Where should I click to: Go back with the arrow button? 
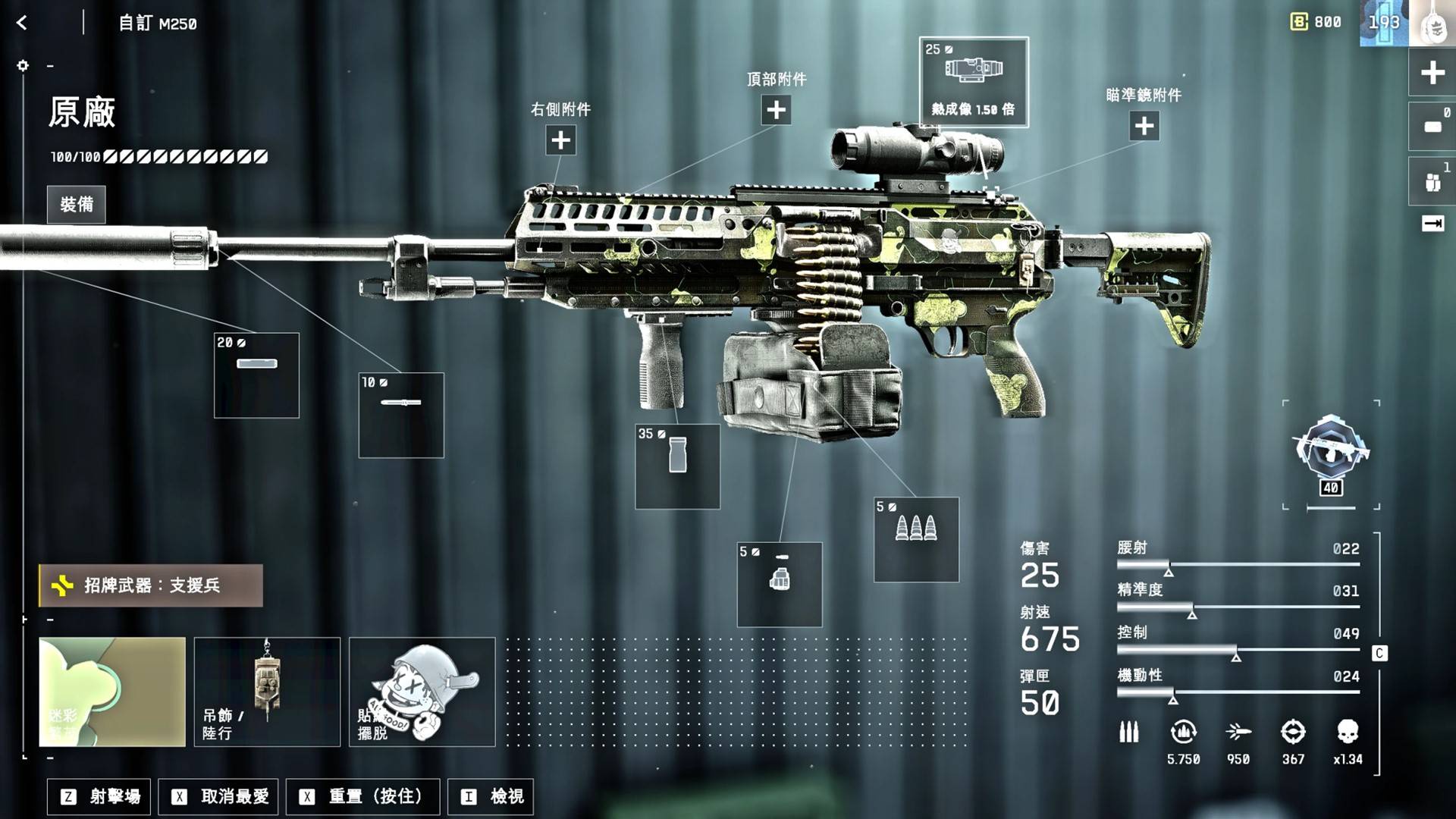[x=22, y=24]
